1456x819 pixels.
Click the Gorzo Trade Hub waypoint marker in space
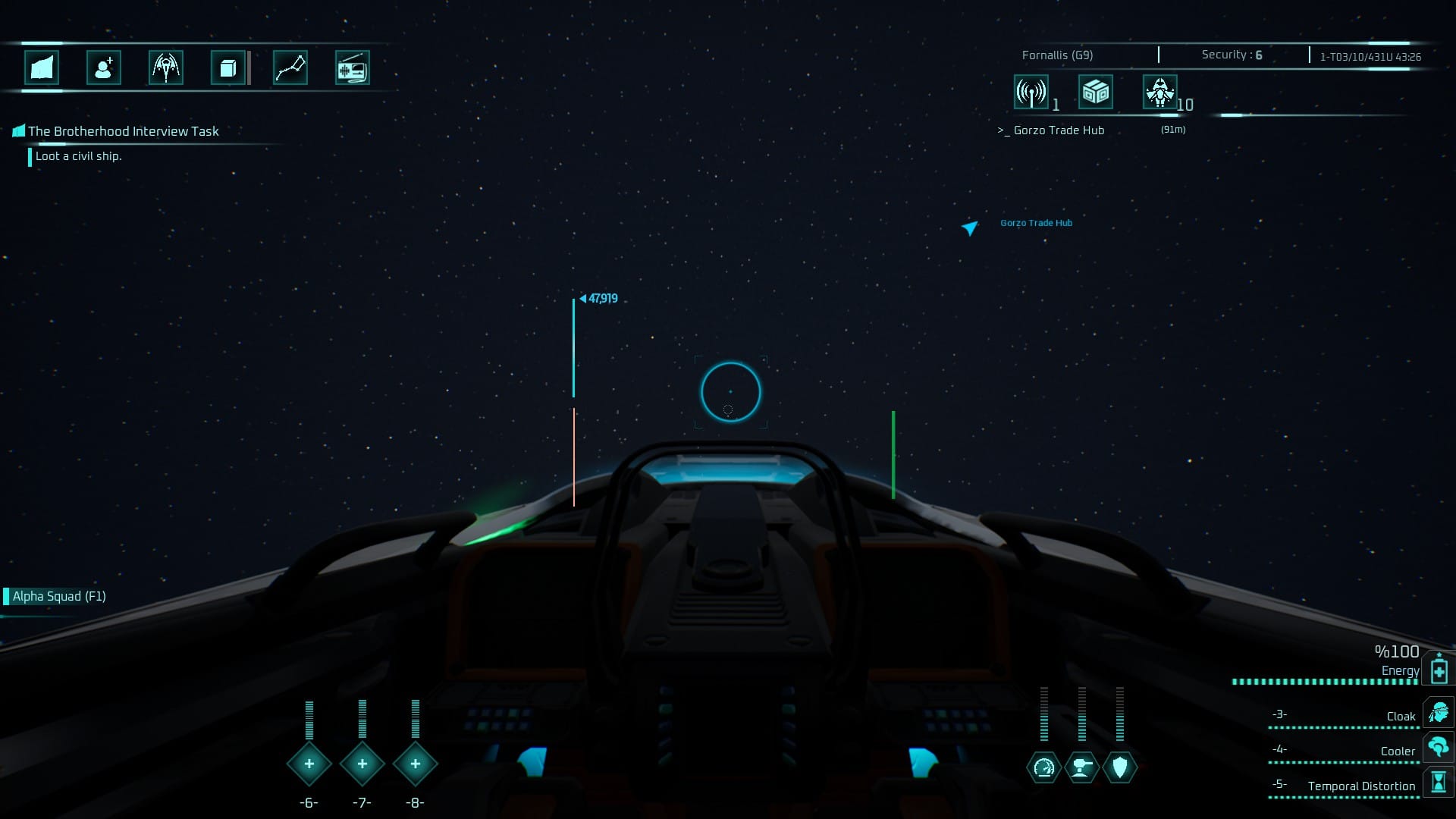(968, 227)
